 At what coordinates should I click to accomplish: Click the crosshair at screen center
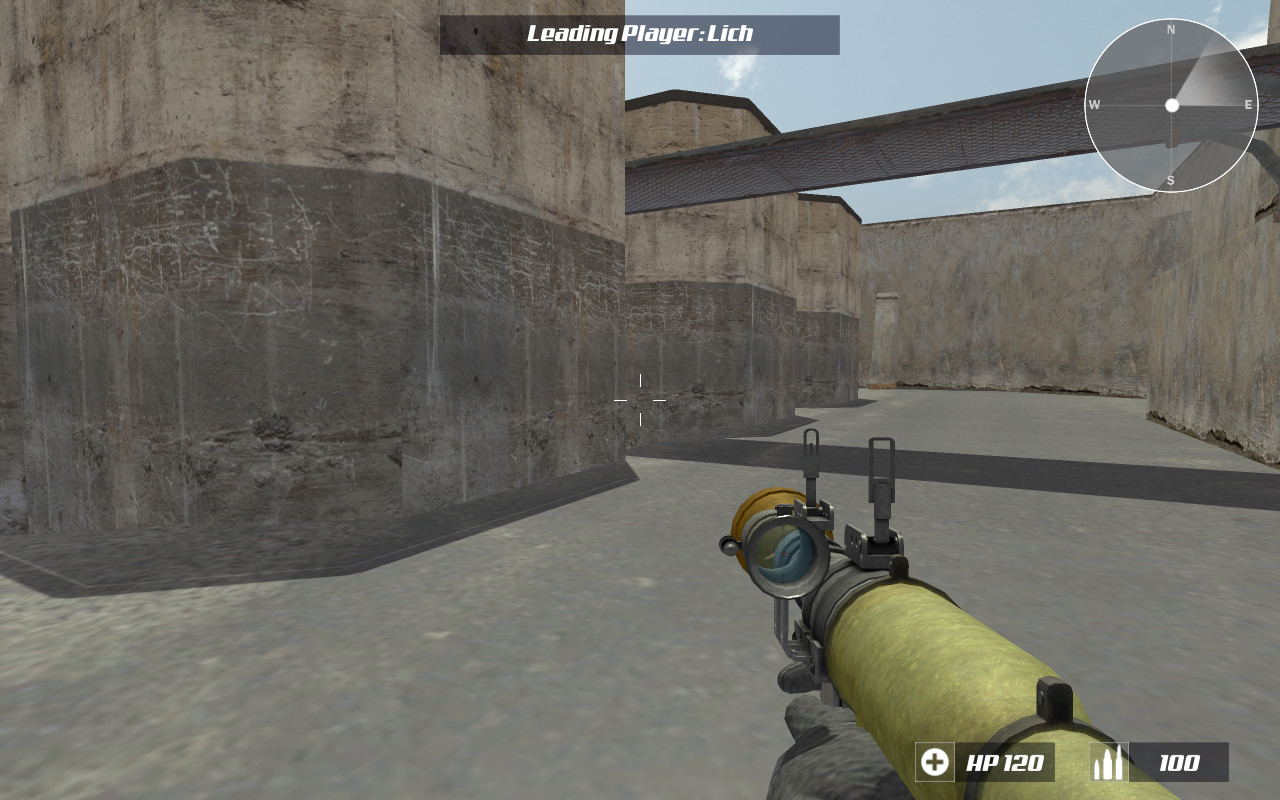click(639, 400)
